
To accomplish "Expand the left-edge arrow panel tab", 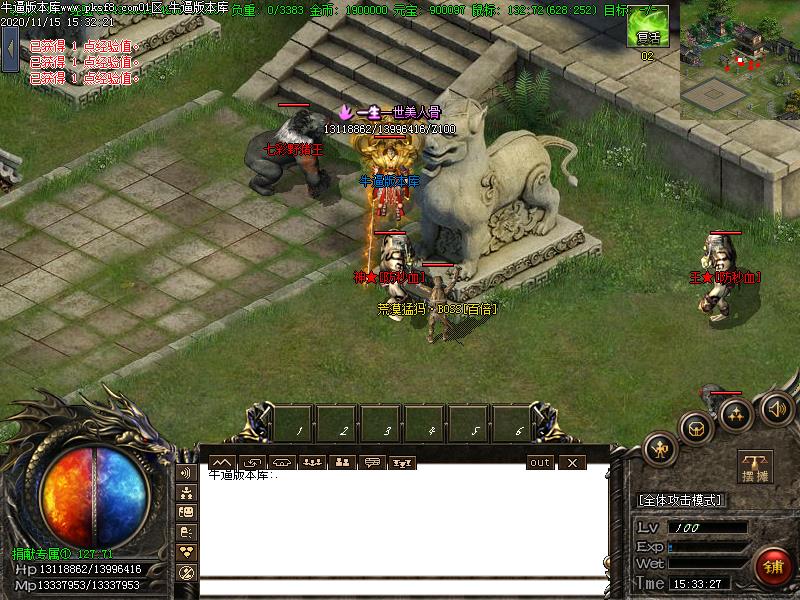I will [10, 48].
